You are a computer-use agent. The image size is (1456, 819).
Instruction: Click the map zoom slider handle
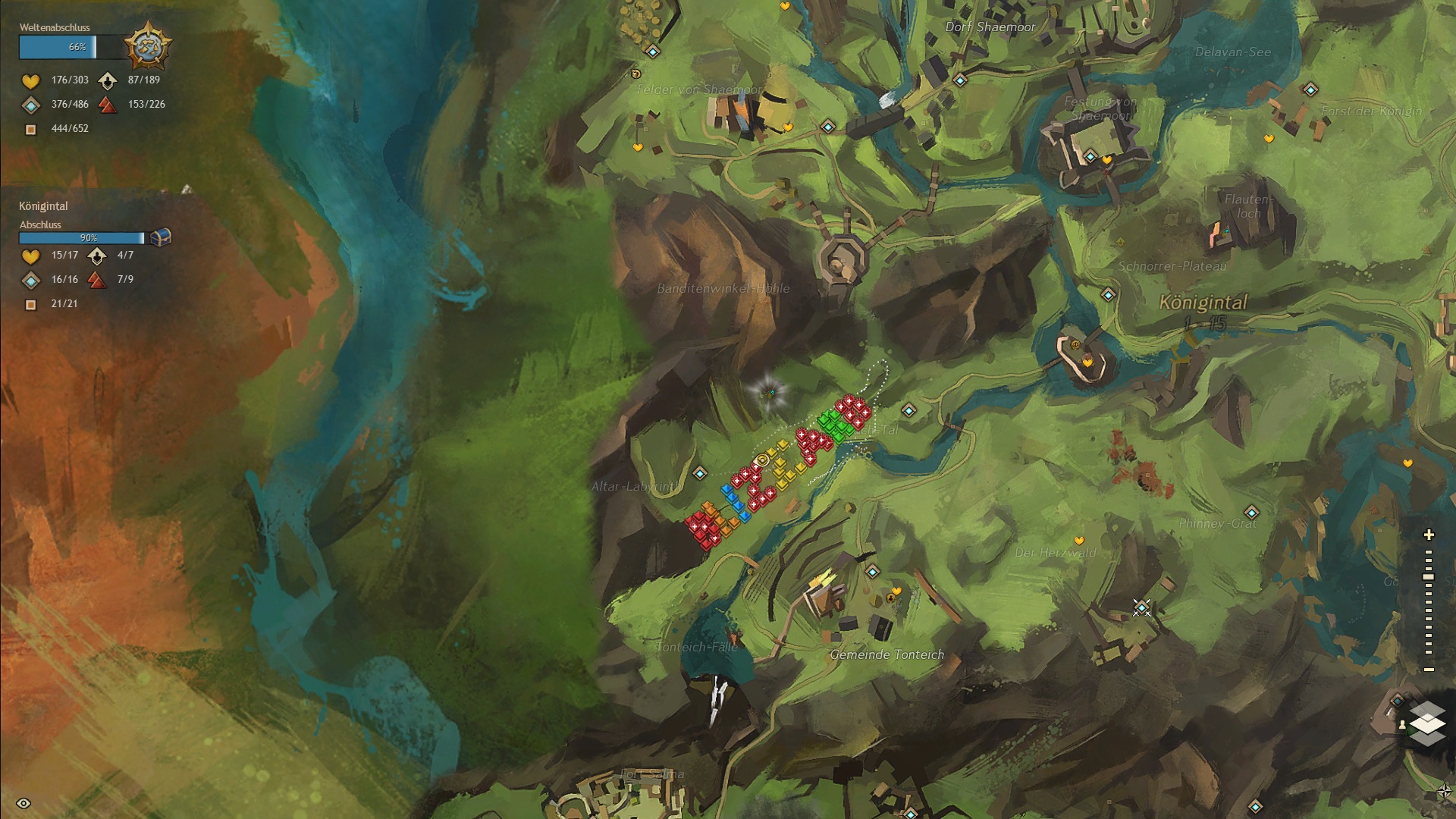click(1429, 577)
